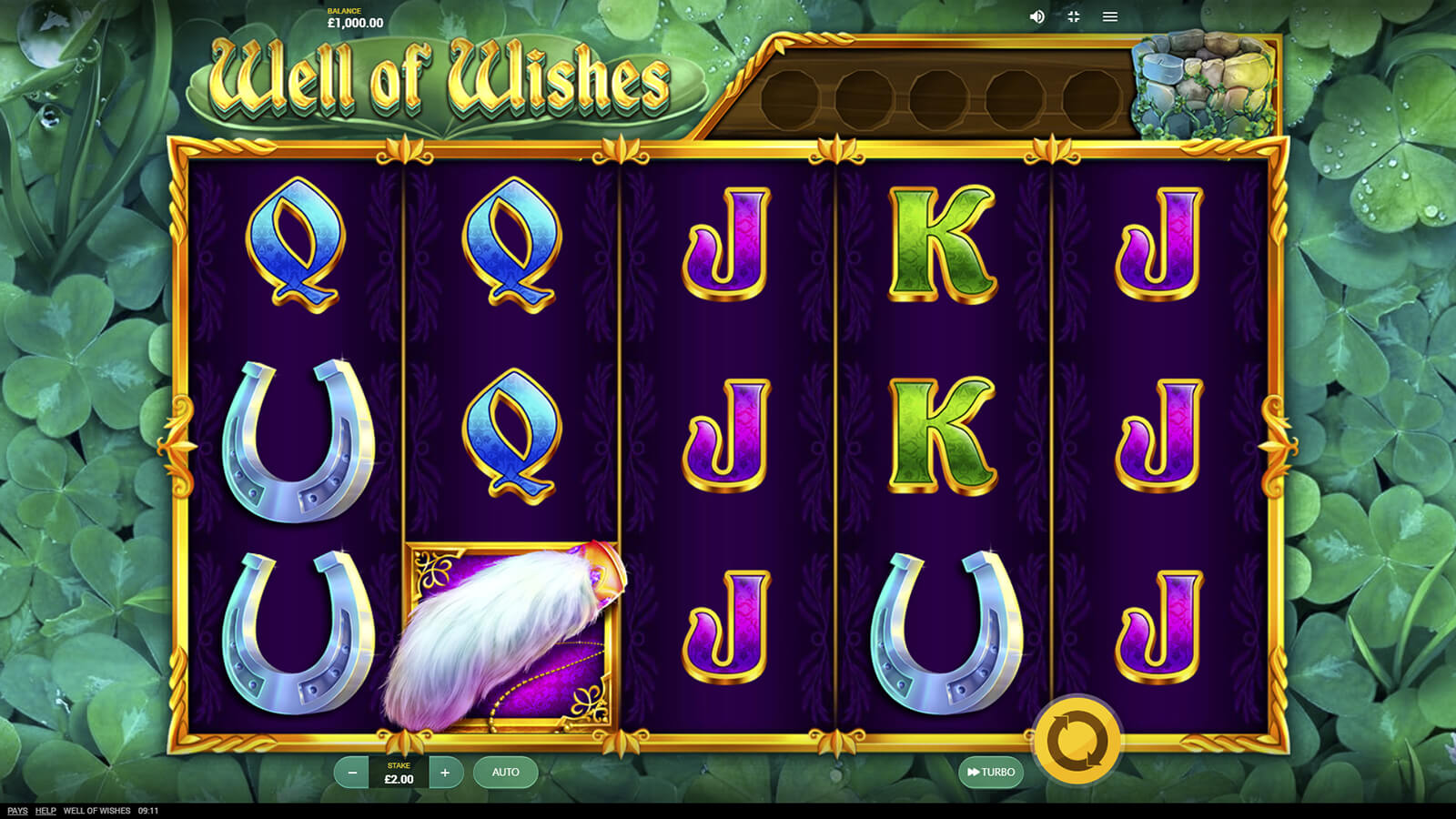Viewport: 1456px width, 819px height.
Task: Open the Help link
Action: (x=45, y=811)
